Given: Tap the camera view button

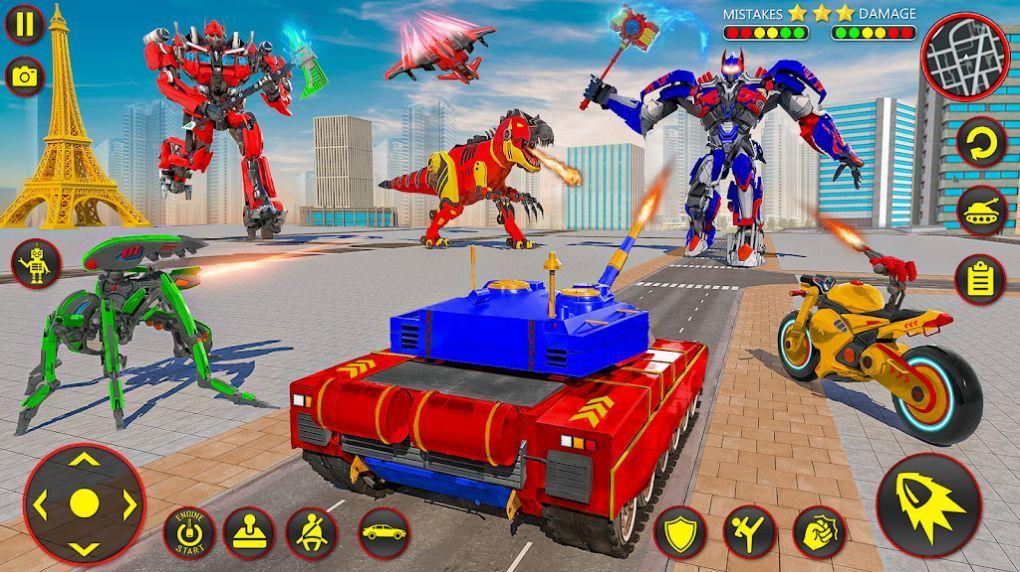Looking at the screenshot, I should 24,75.
